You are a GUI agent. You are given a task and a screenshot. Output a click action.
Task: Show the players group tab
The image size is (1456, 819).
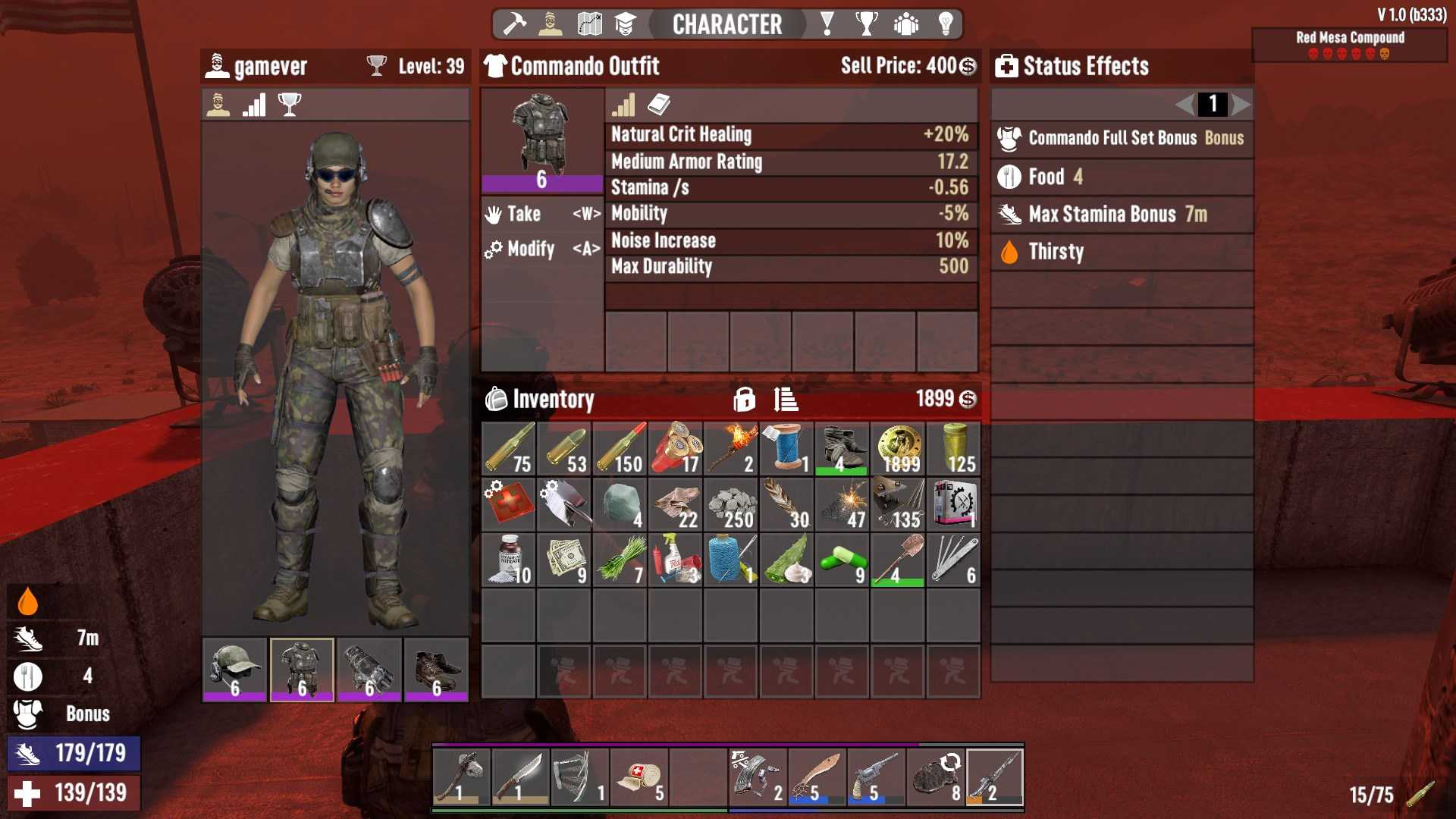pos(906,24)
